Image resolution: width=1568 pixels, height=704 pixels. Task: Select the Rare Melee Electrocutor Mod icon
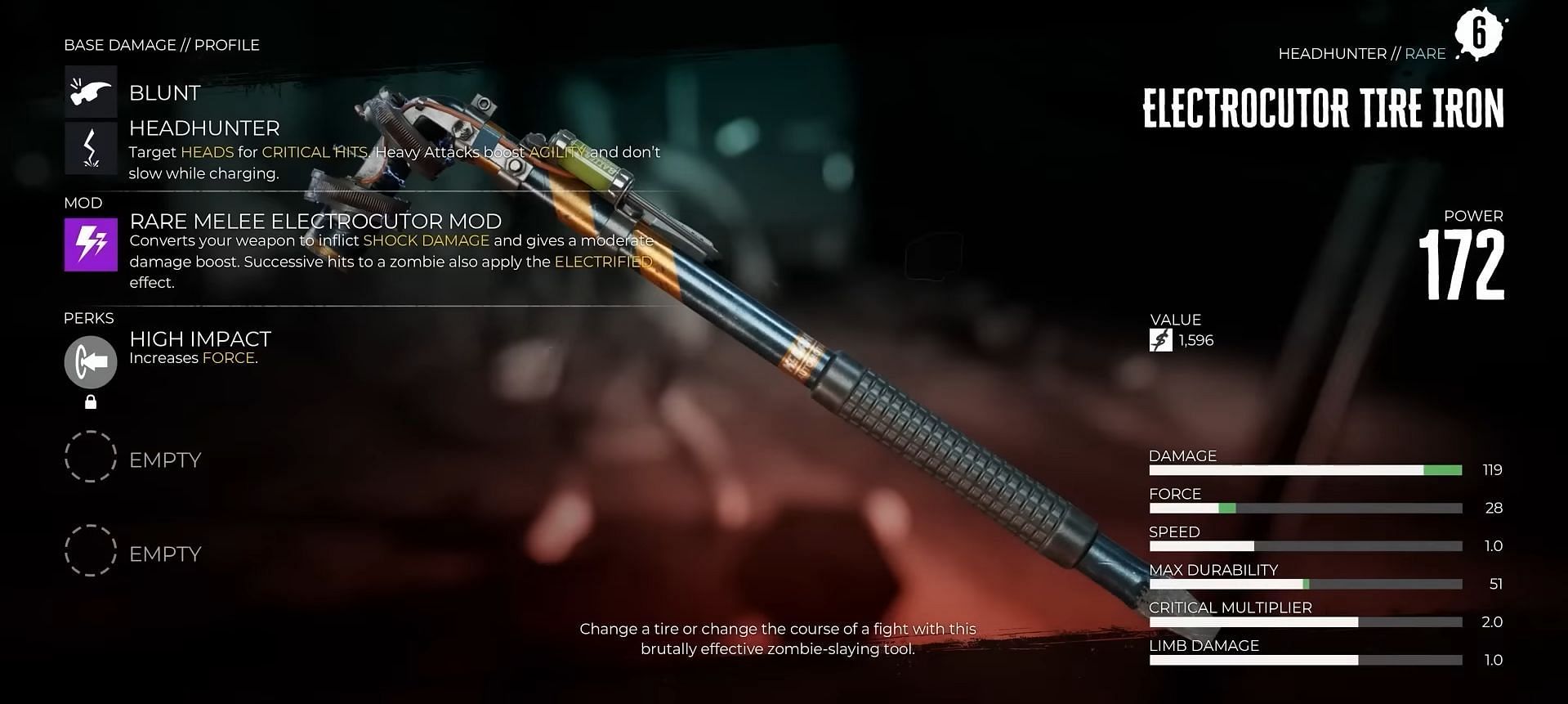91,244
